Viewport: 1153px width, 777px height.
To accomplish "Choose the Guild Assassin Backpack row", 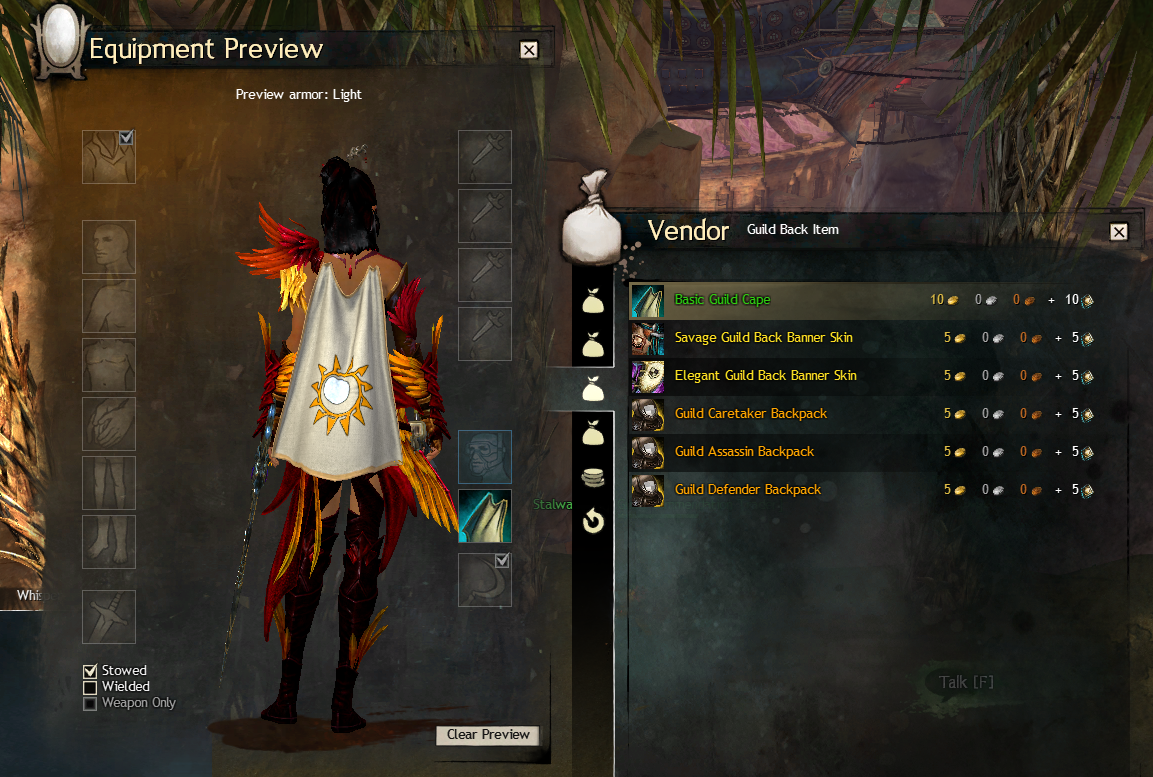I will point(744,452).
